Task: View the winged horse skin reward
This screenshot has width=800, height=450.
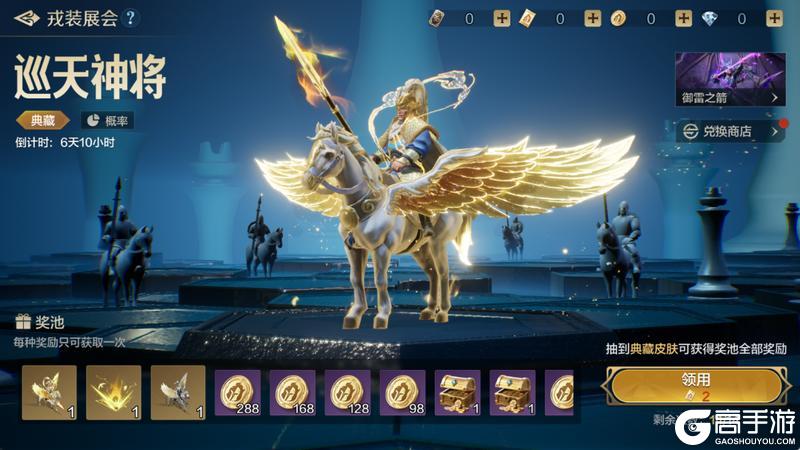Action: click(x=48, y=392)
